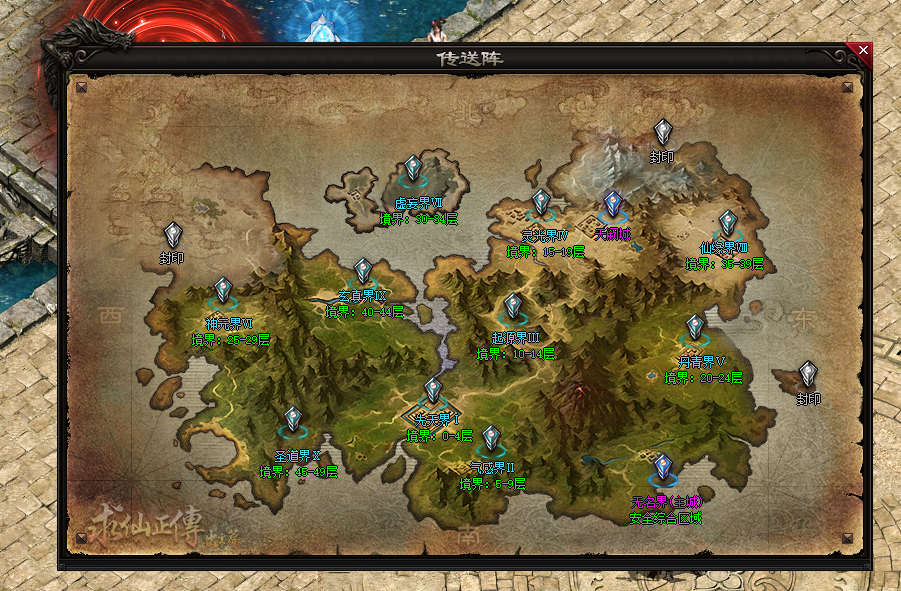This screenshot has width=901, height=591.
Task: Travel to 无名界(主城) main city
Action: pyautogui.click(x=662, y=467)
